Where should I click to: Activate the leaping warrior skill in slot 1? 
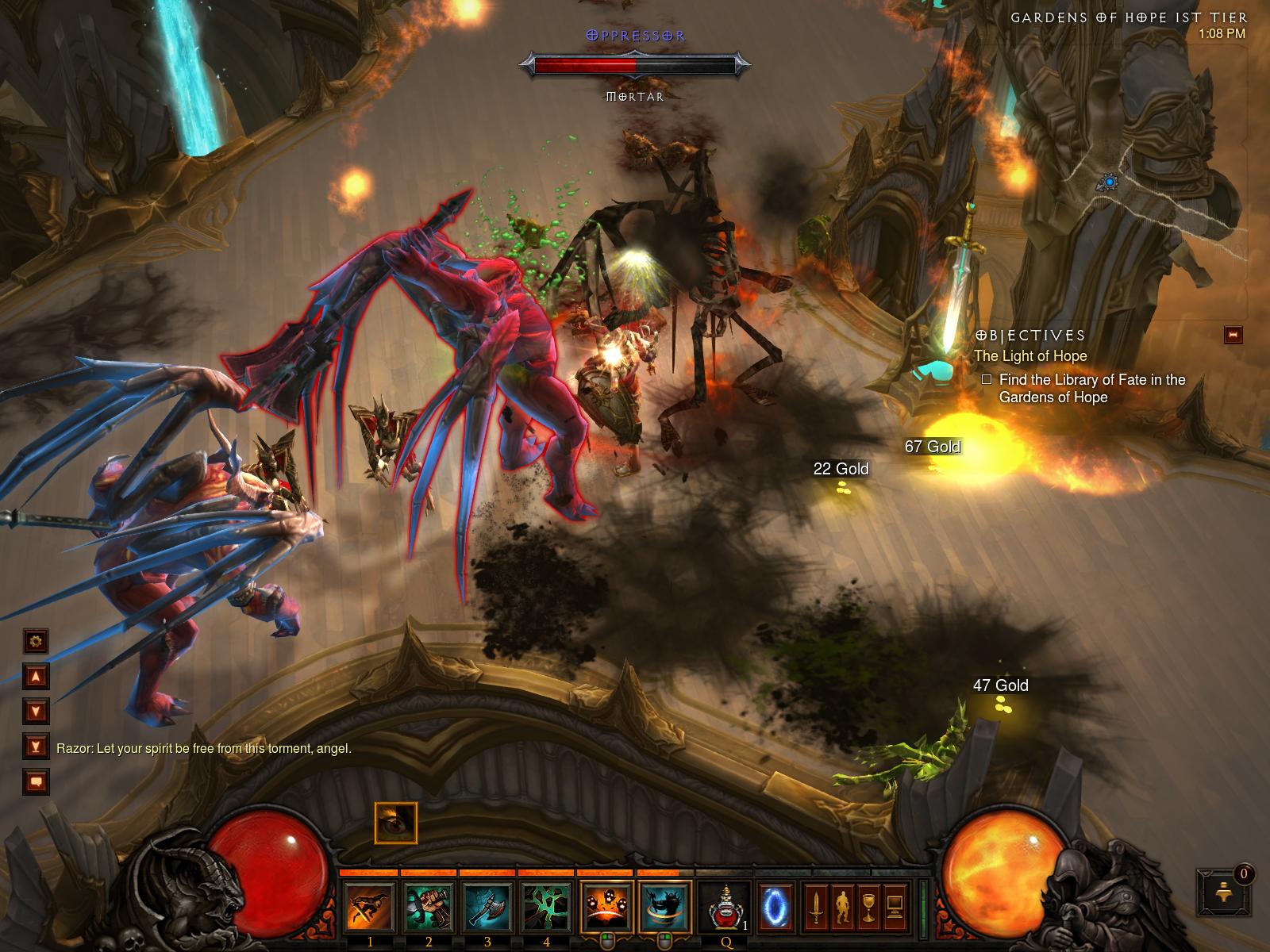370,907
